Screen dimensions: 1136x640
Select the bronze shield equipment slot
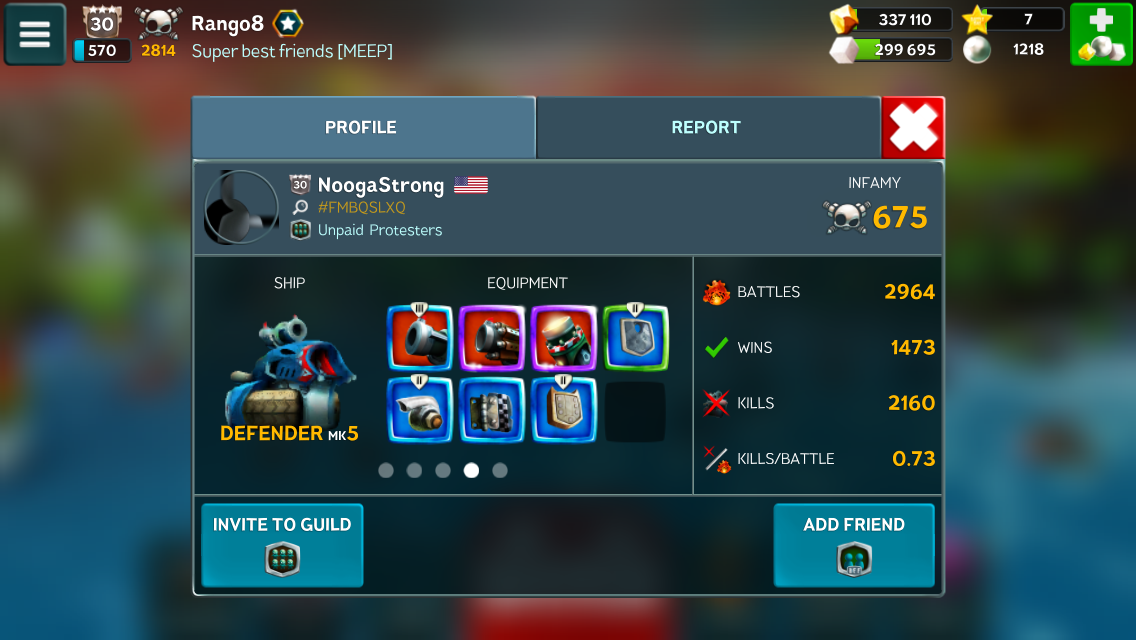564,410
